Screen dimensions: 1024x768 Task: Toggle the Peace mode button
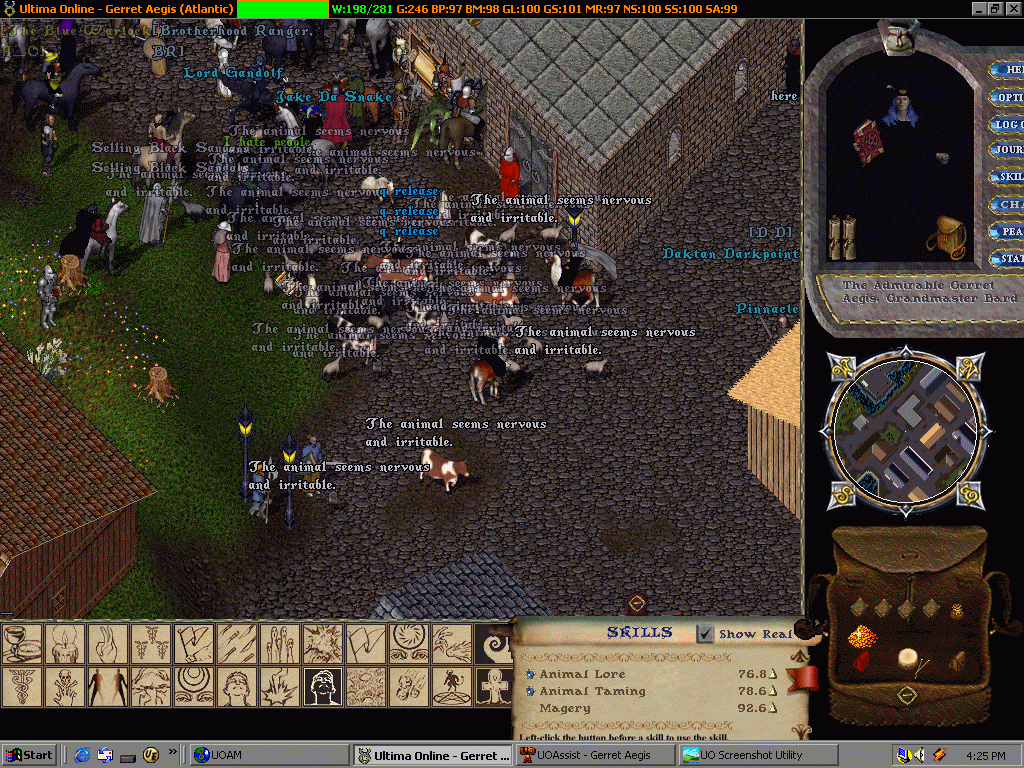[x=1008, y=231]
